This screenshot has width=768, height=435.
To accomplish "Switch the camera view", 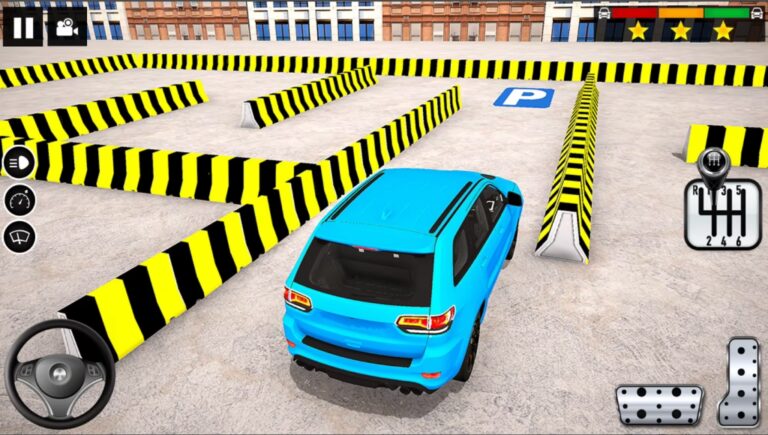I will (66, 26).
